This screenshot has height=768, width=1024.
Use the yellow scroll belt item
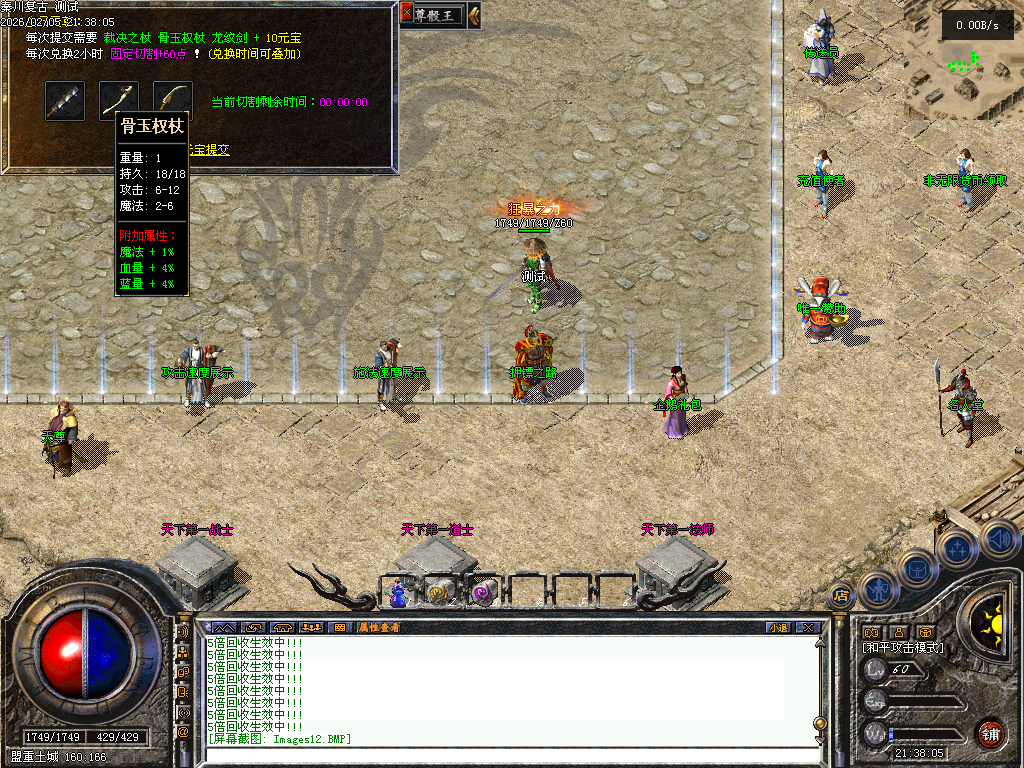click(x=438, y=592)
